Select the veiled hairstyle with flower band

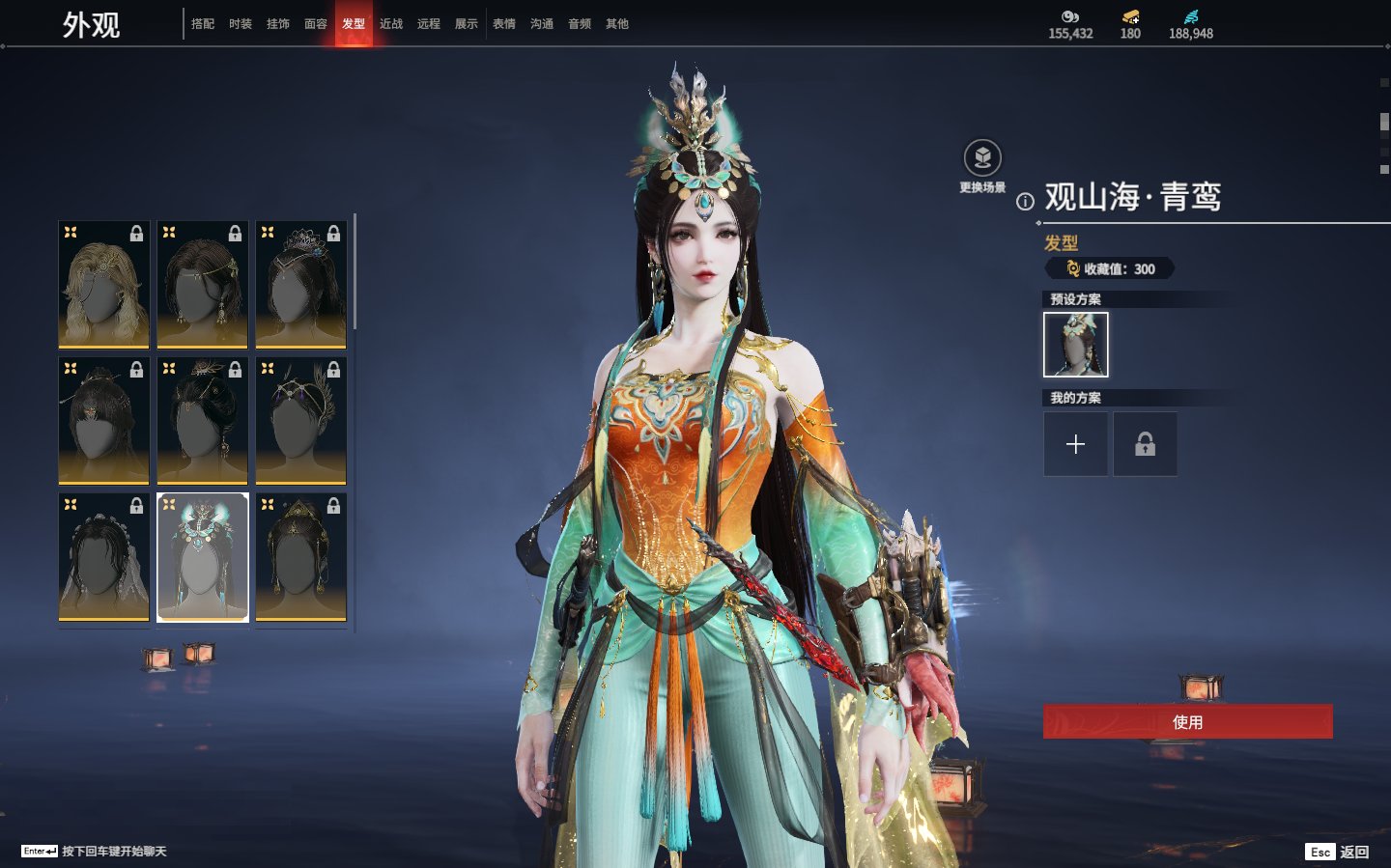[x=104, y=557]
